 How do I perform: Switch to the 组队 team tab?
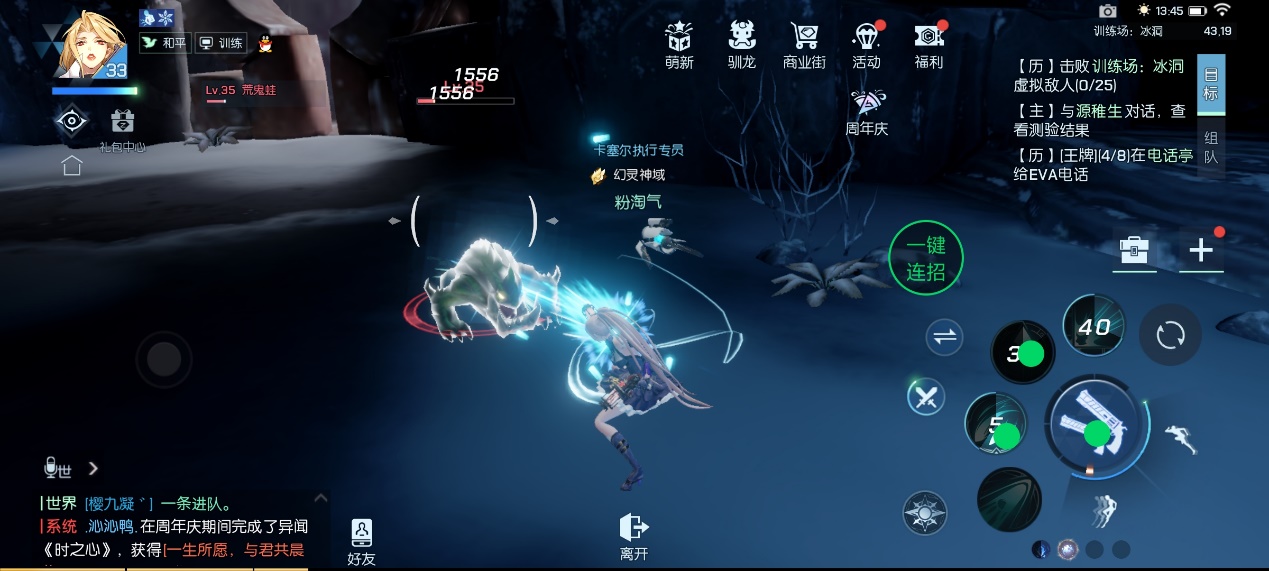tap(1211, 148)
